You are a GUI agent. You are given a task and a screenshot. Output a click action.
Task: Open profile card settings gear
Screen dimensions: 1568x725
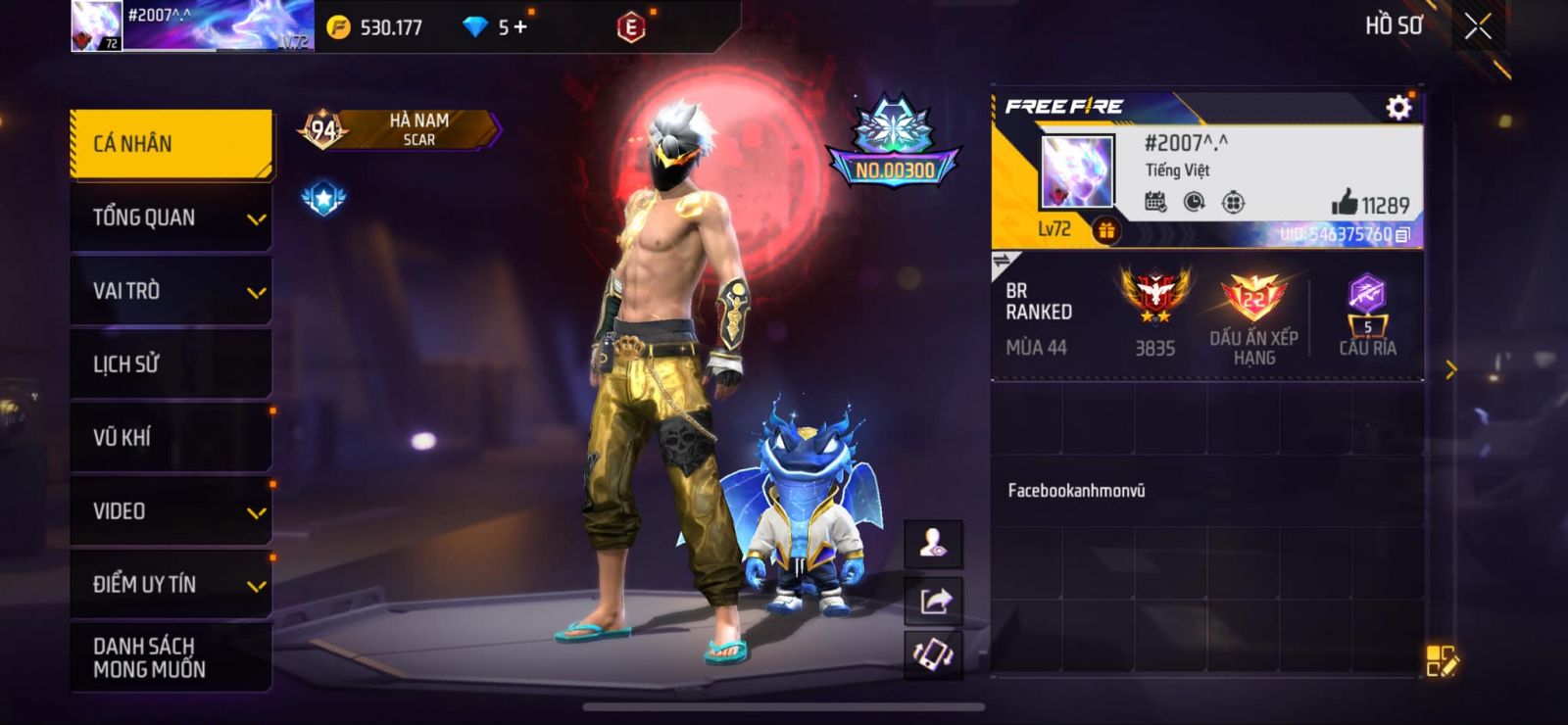pyautogui.click(x=1398, y=107)
